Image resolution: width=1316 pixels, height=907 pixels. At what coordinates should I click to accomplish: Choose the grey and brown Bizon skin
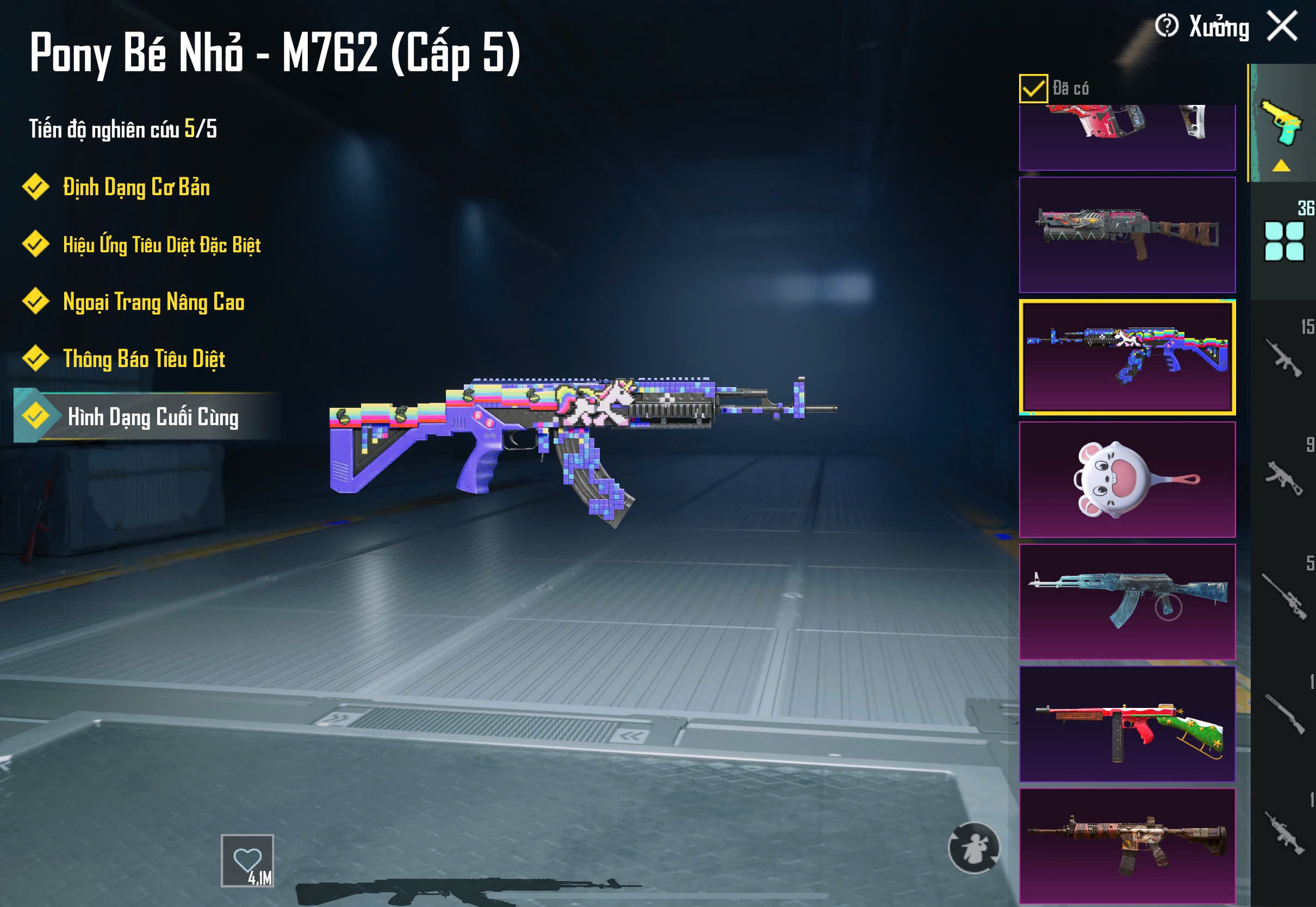tap(1127, 235)
